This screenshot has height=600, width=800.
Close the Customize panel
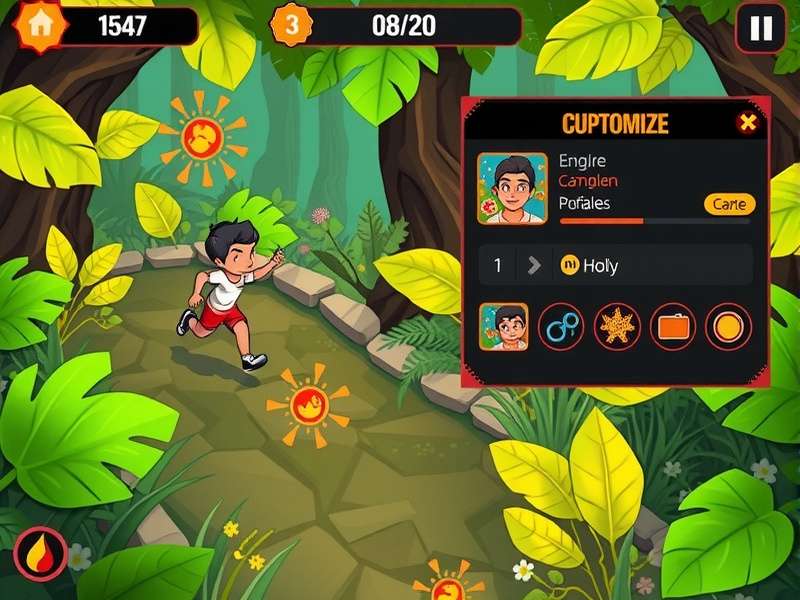[747, 123]
